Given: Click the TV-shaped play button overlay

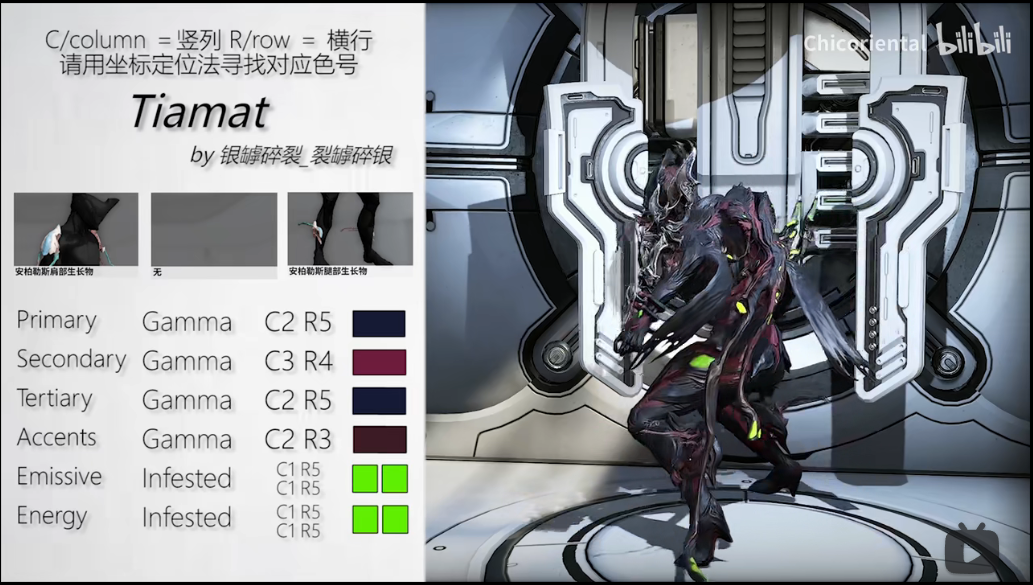Looking at the screenshot, I should click(x=974, y=549).
